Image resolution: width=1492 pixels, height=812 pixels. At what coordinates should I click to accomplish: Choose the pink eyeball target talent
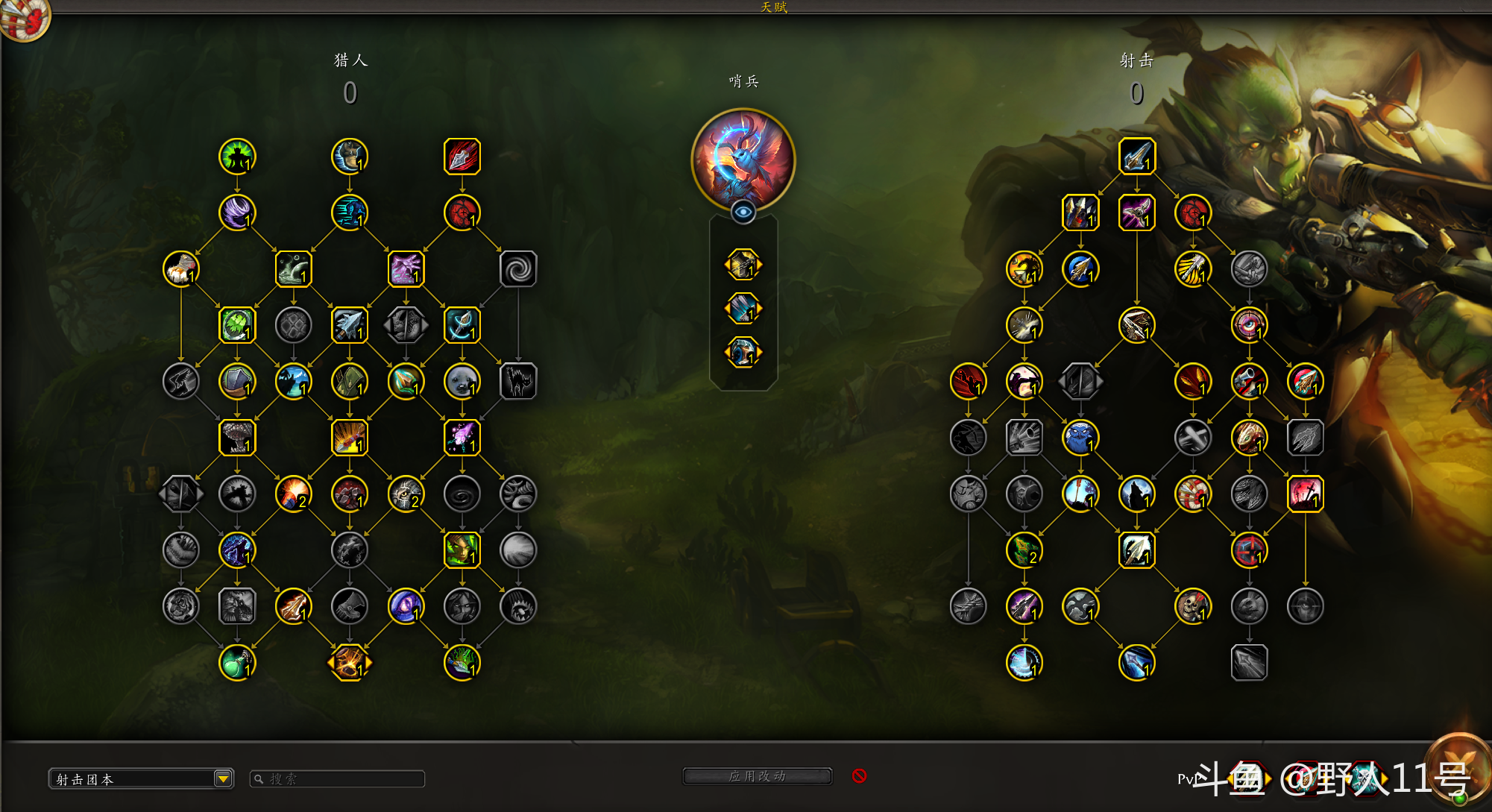tap(1249, 325)
